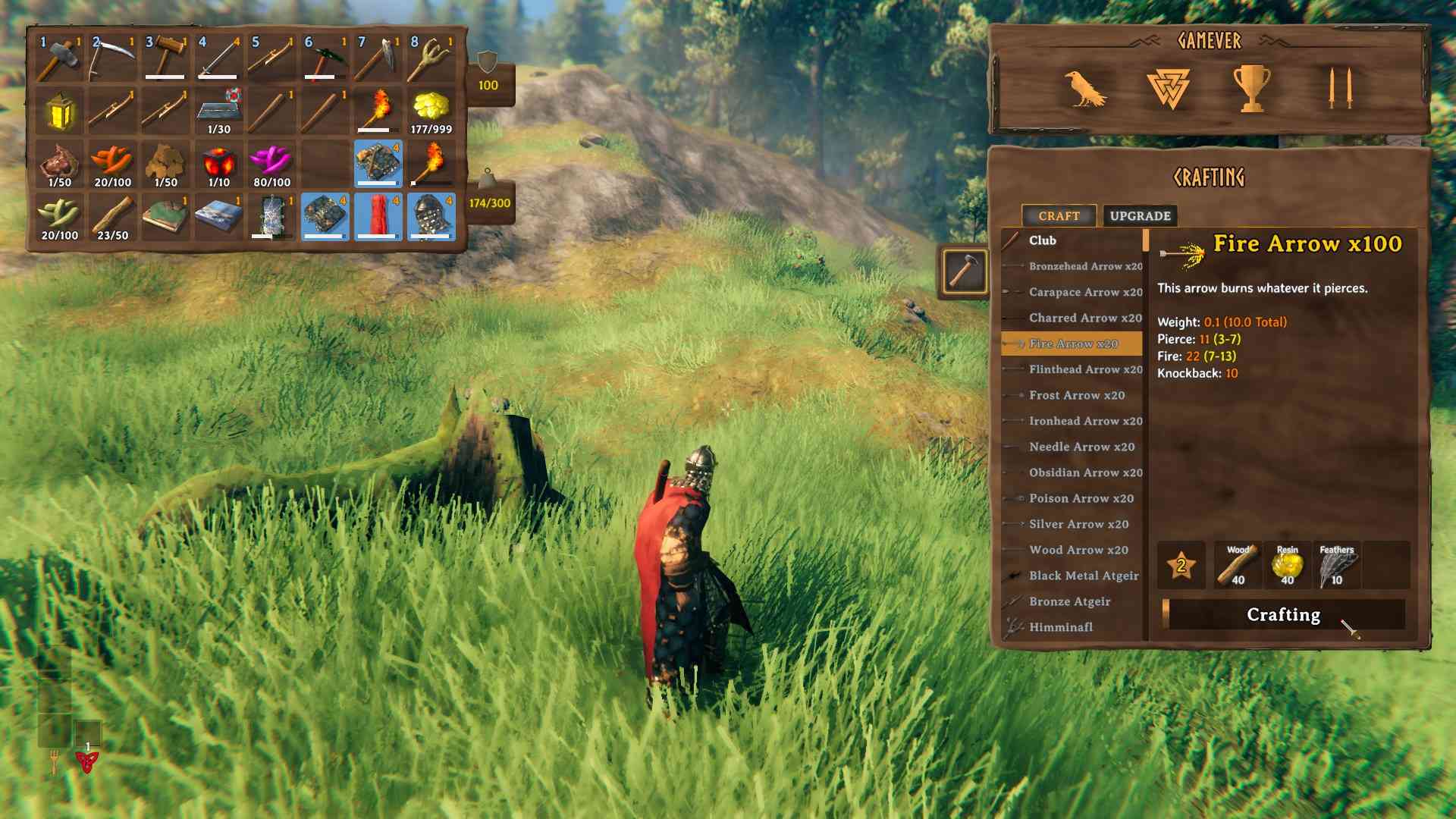Select the Himminafl recipe

[1061, 628]
